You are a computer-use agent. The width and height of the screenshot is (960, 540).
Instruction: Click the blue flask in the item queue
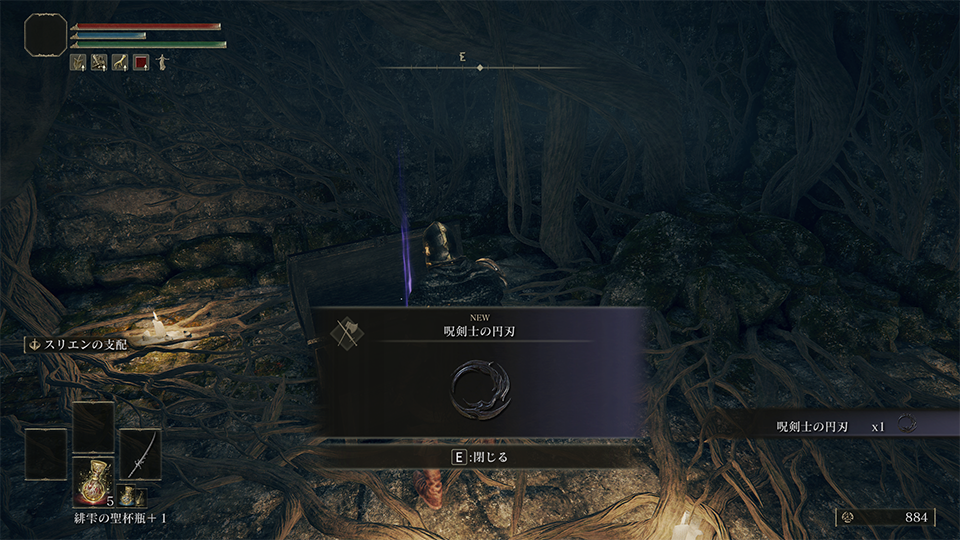[x=128, y=495]
